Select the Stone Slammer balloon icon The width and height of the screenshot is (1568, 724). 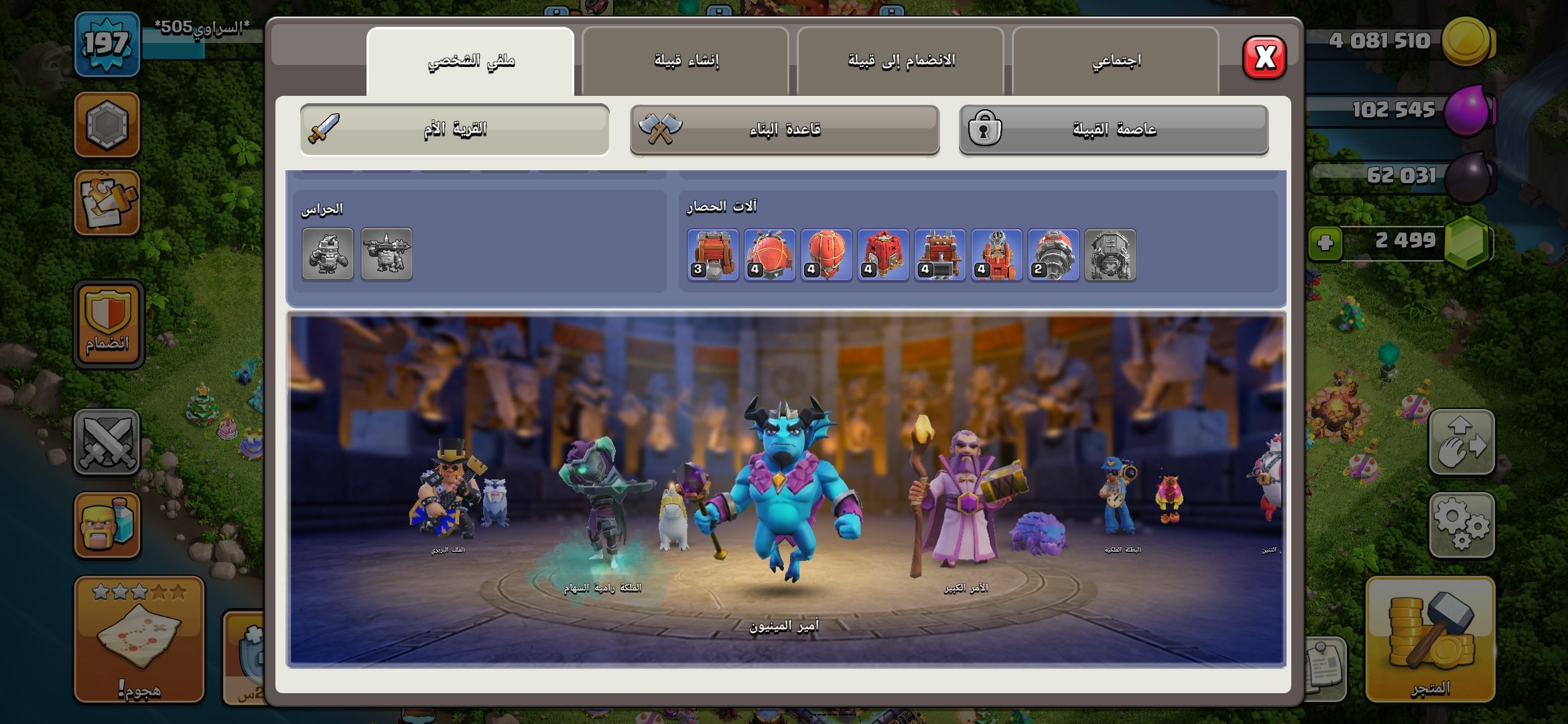(826, 255)
